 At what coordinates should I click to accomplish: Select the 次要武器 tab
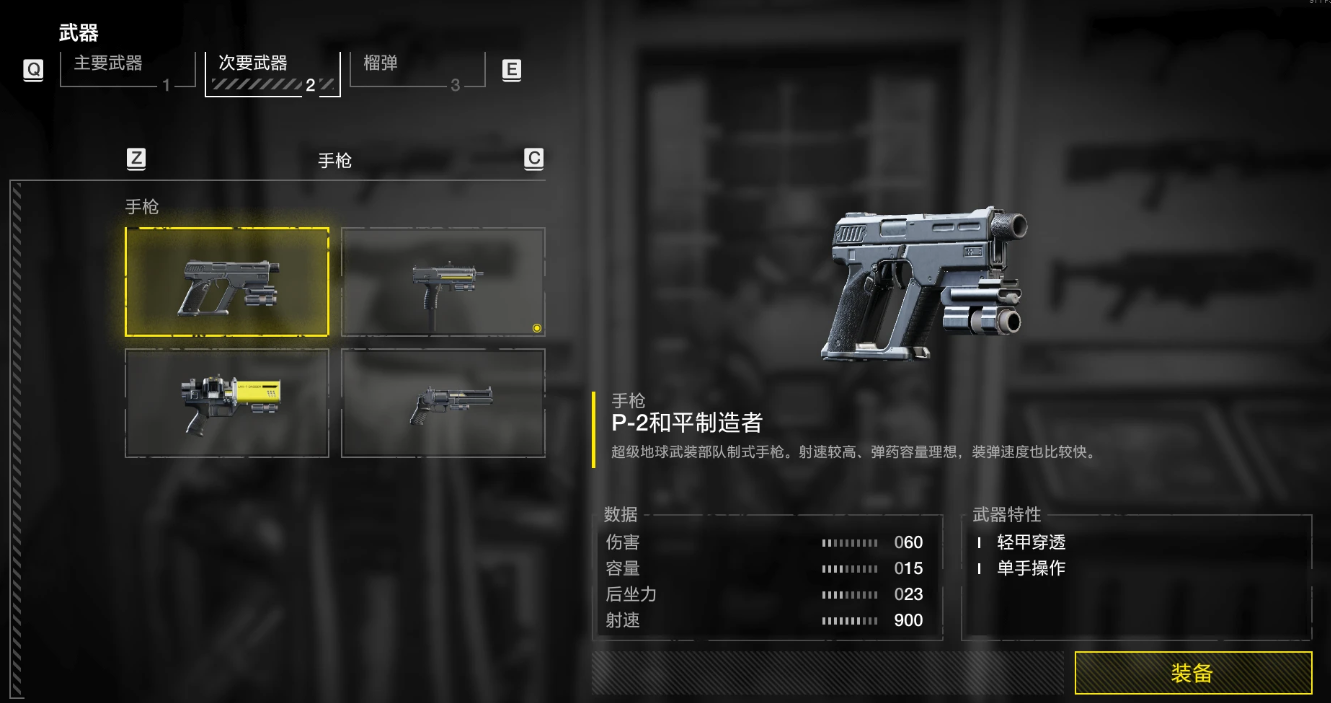point(272,72)
